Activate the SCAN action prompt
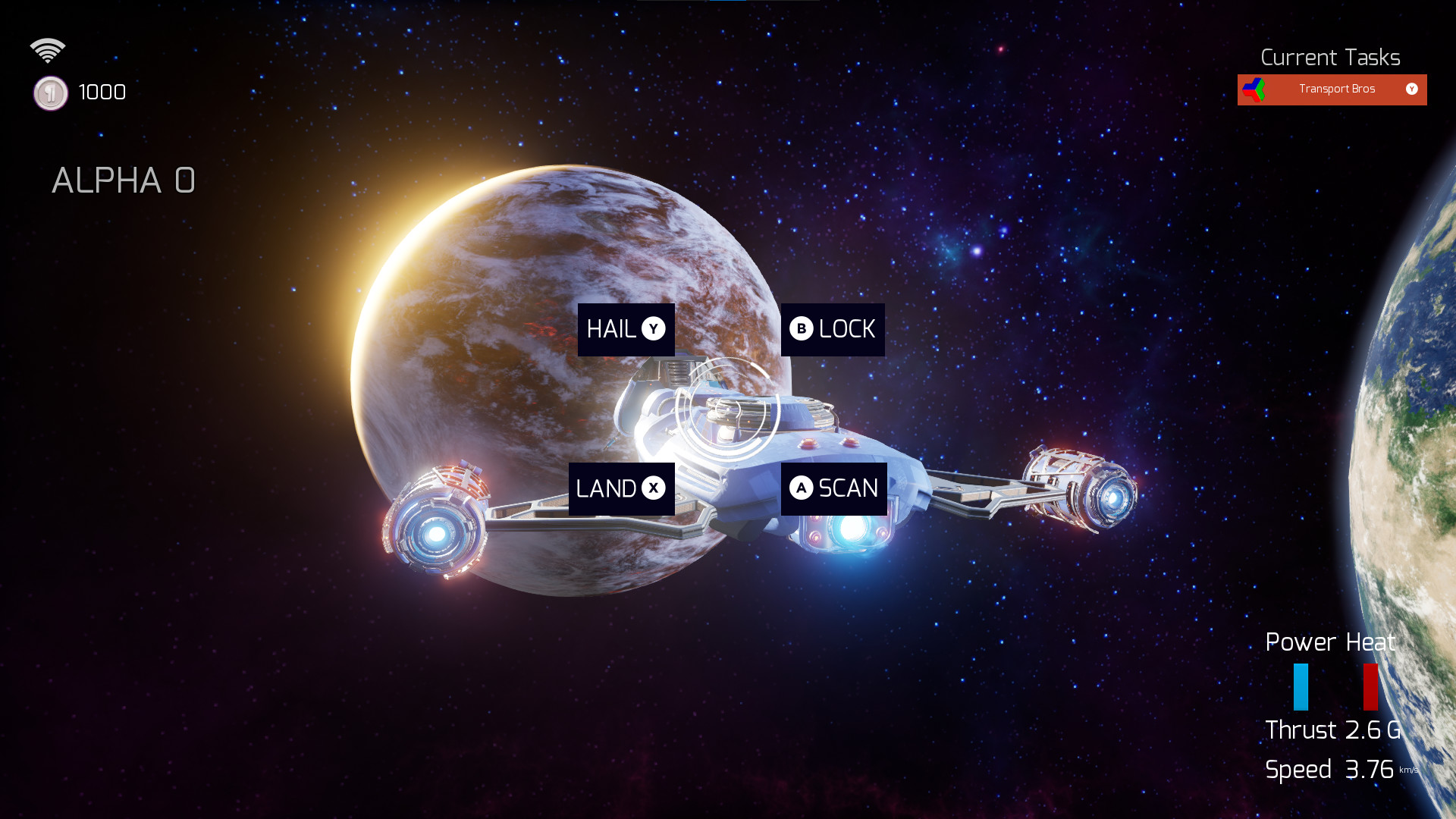 click(834, 489)
